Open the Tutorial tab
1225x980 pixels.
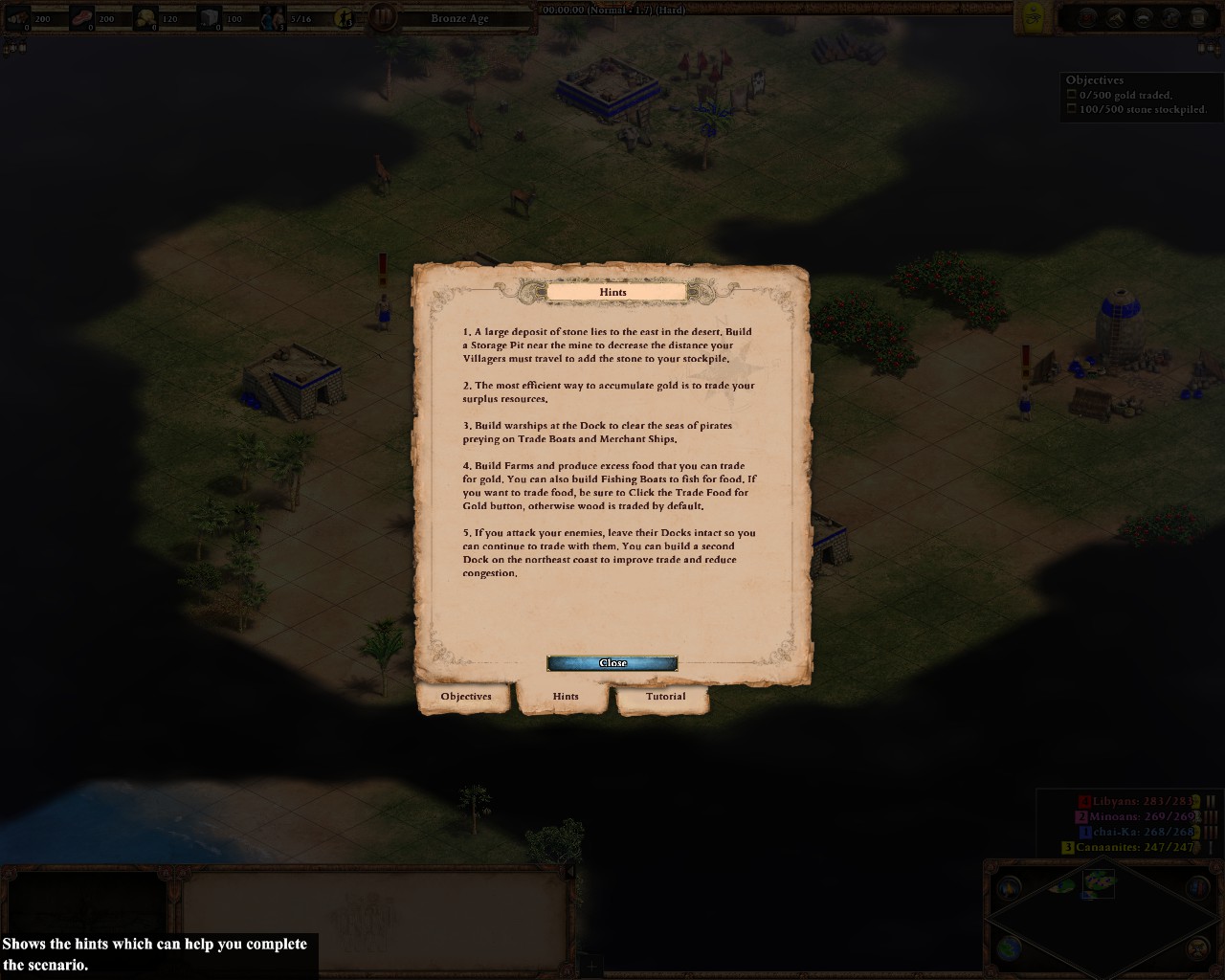665,697
